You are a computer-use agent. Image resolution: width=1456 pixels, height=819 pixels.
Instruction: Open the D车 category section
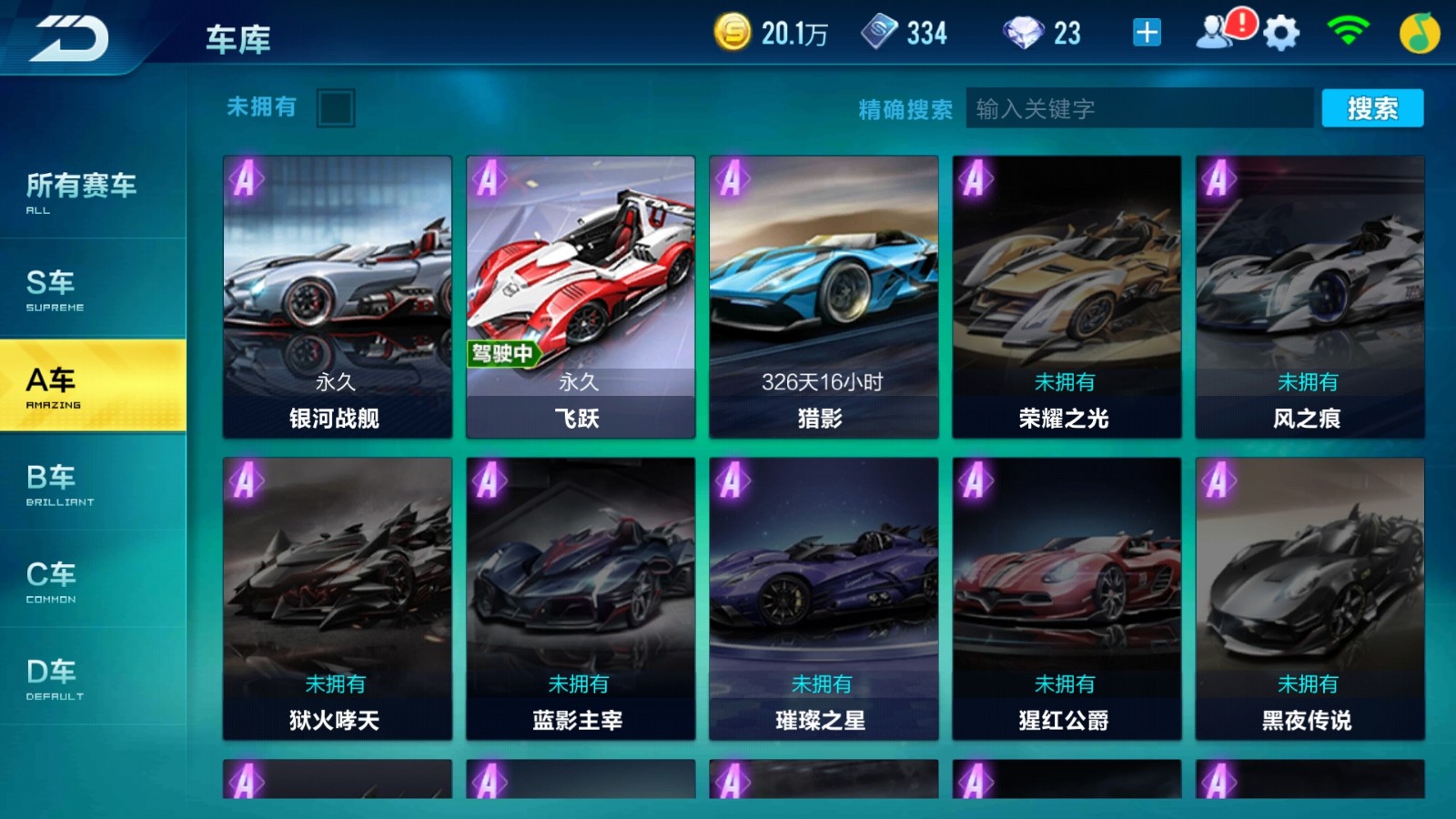click(55, 678)
